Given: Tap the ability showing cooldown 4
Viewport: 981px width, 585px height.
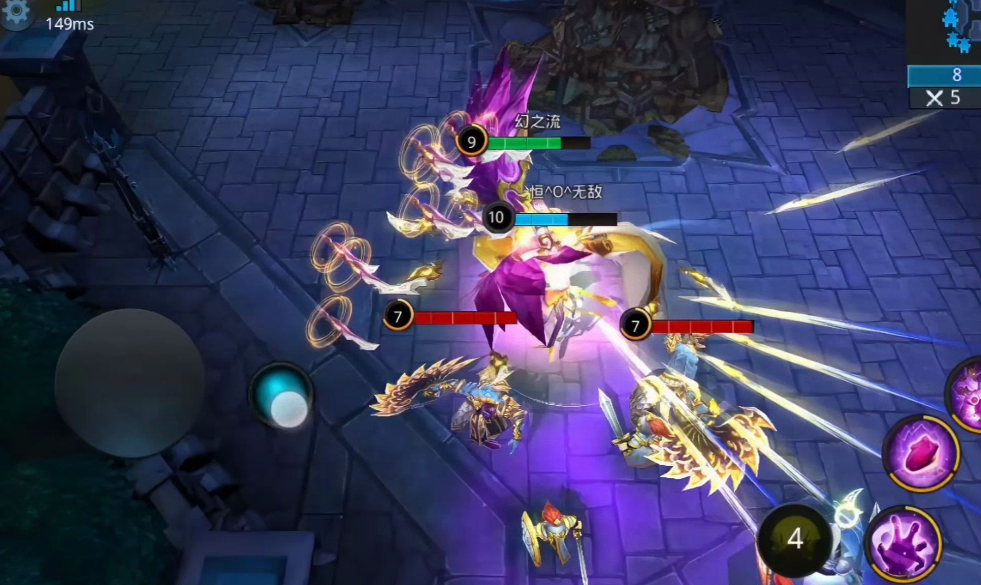Looking at the screenshot, I should click(795, 540).
